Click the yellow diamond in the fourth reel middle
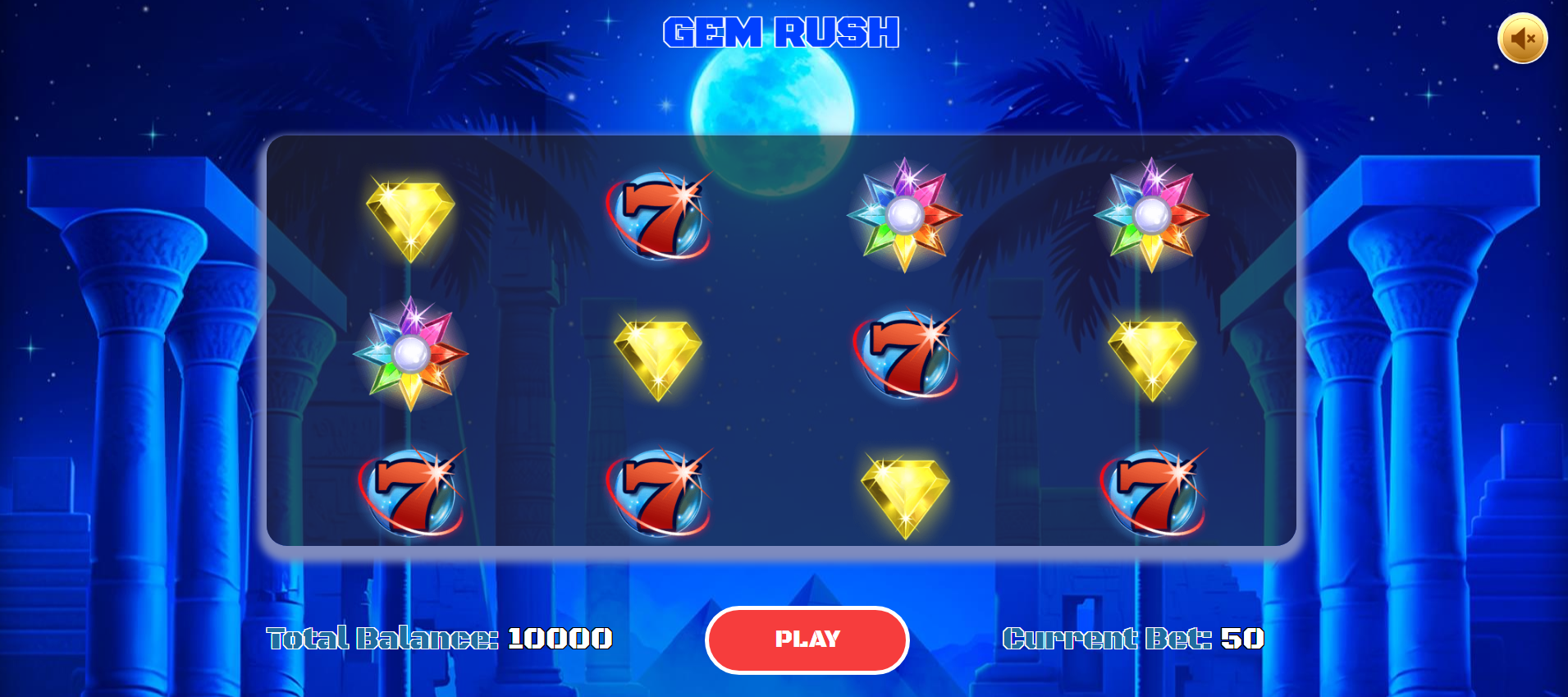The image size is (1568, 697). (1154, 355)
